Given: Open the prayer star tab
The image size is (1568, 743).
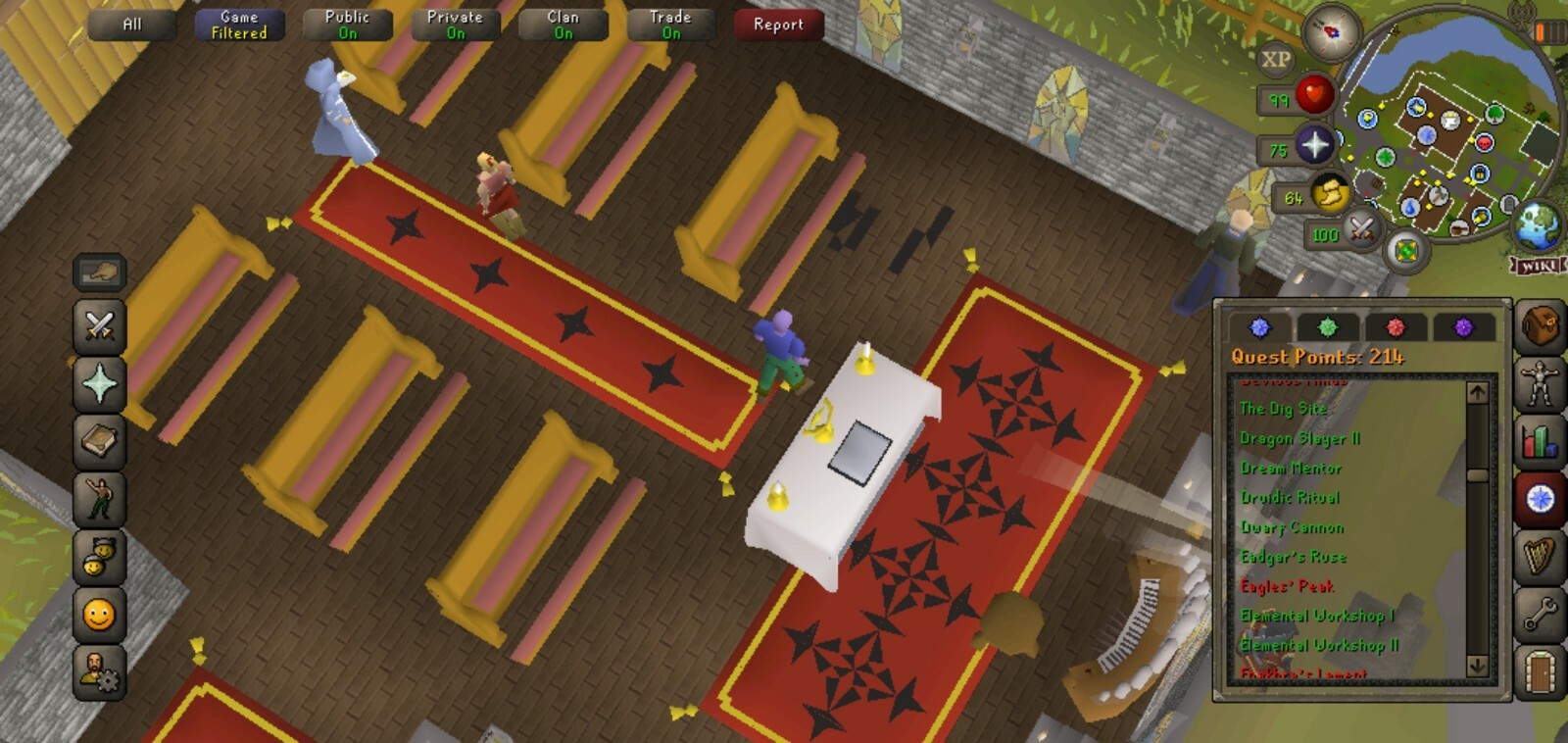Looking at the screenshot, I should [x=99, y=383].
